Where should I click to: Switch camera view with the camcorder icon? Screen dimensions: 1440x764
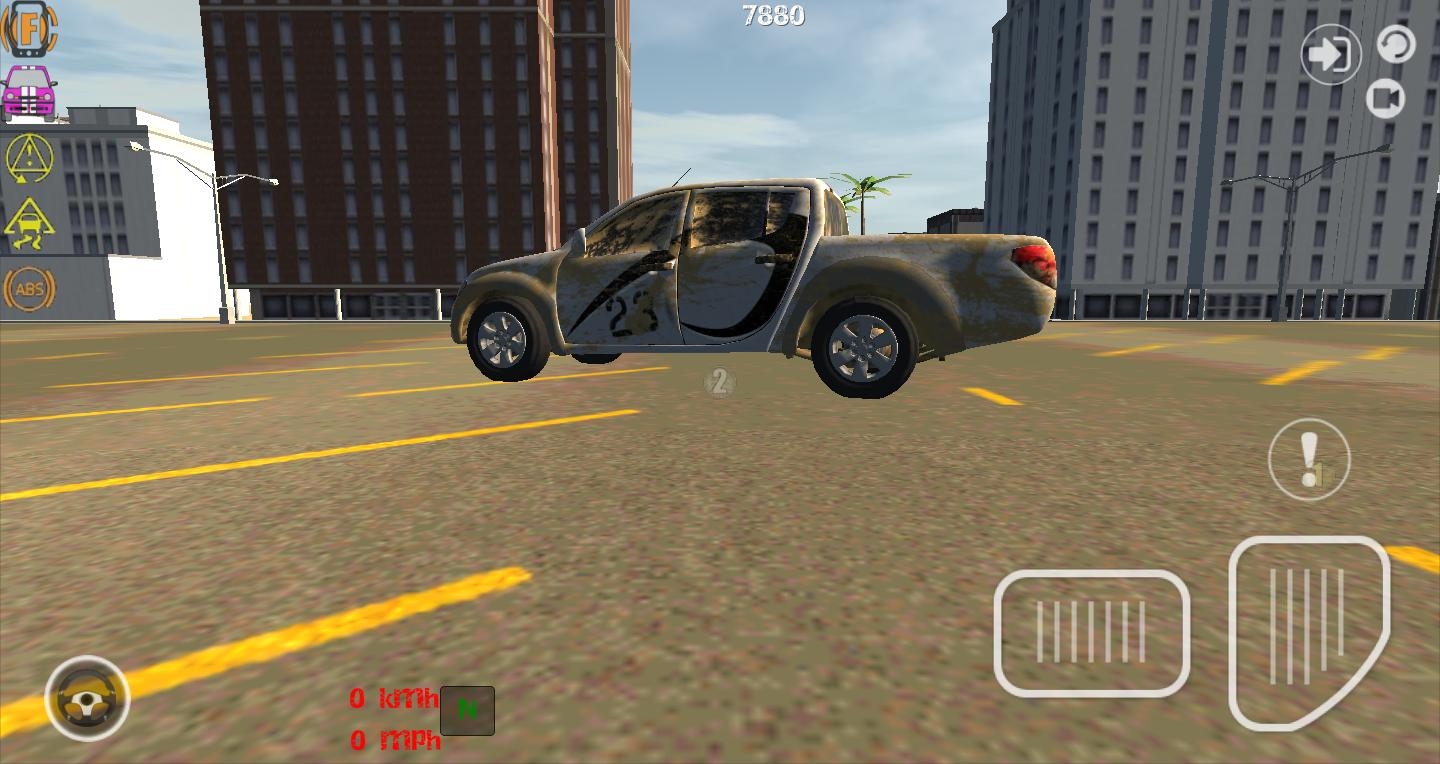pos(1386,98)
